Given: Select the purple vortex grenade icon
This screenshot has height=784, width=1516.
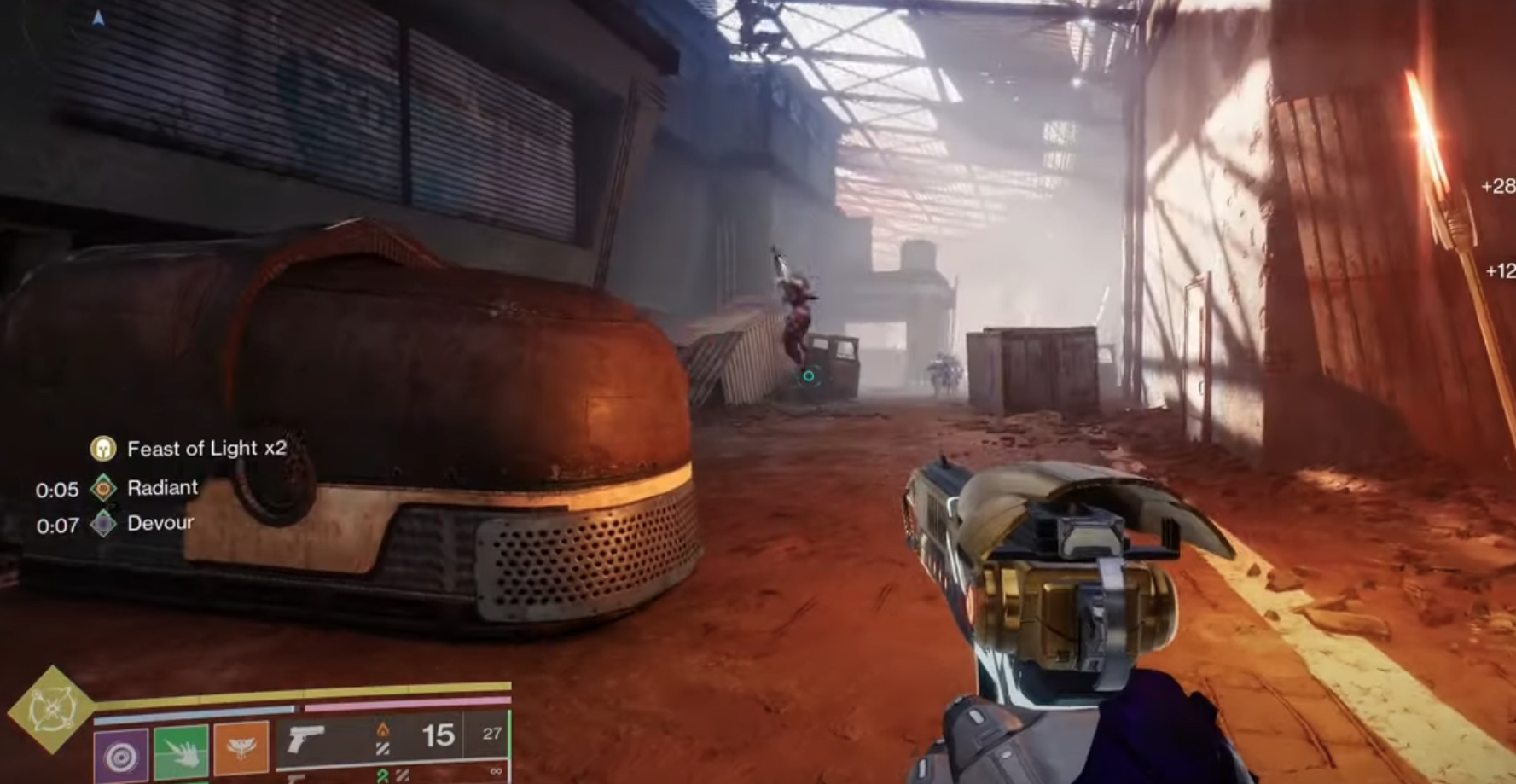Looking at the screenshot, I should (x=121, y=755).
